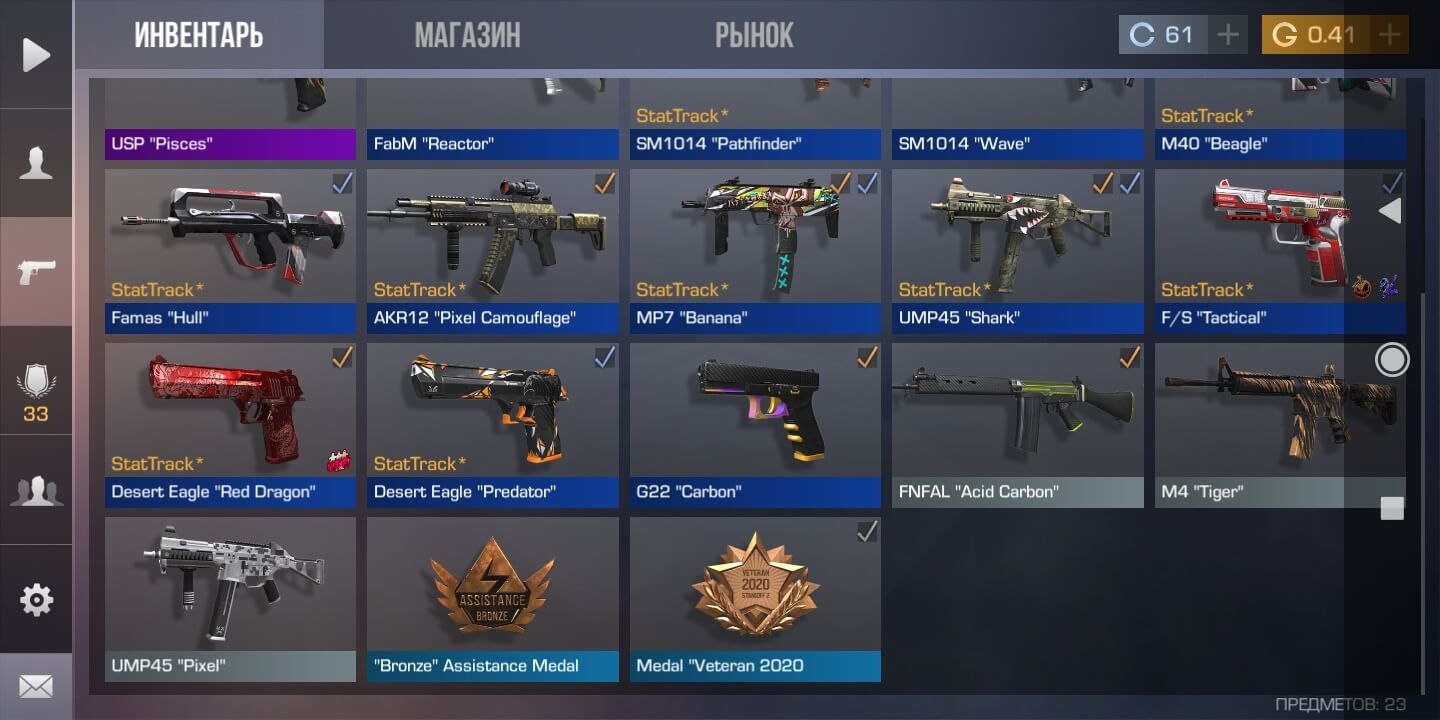Screen dimensions: 1440x720
Task: Select the G22 "Carbon" pistol
Action: (x=755, y=424)
